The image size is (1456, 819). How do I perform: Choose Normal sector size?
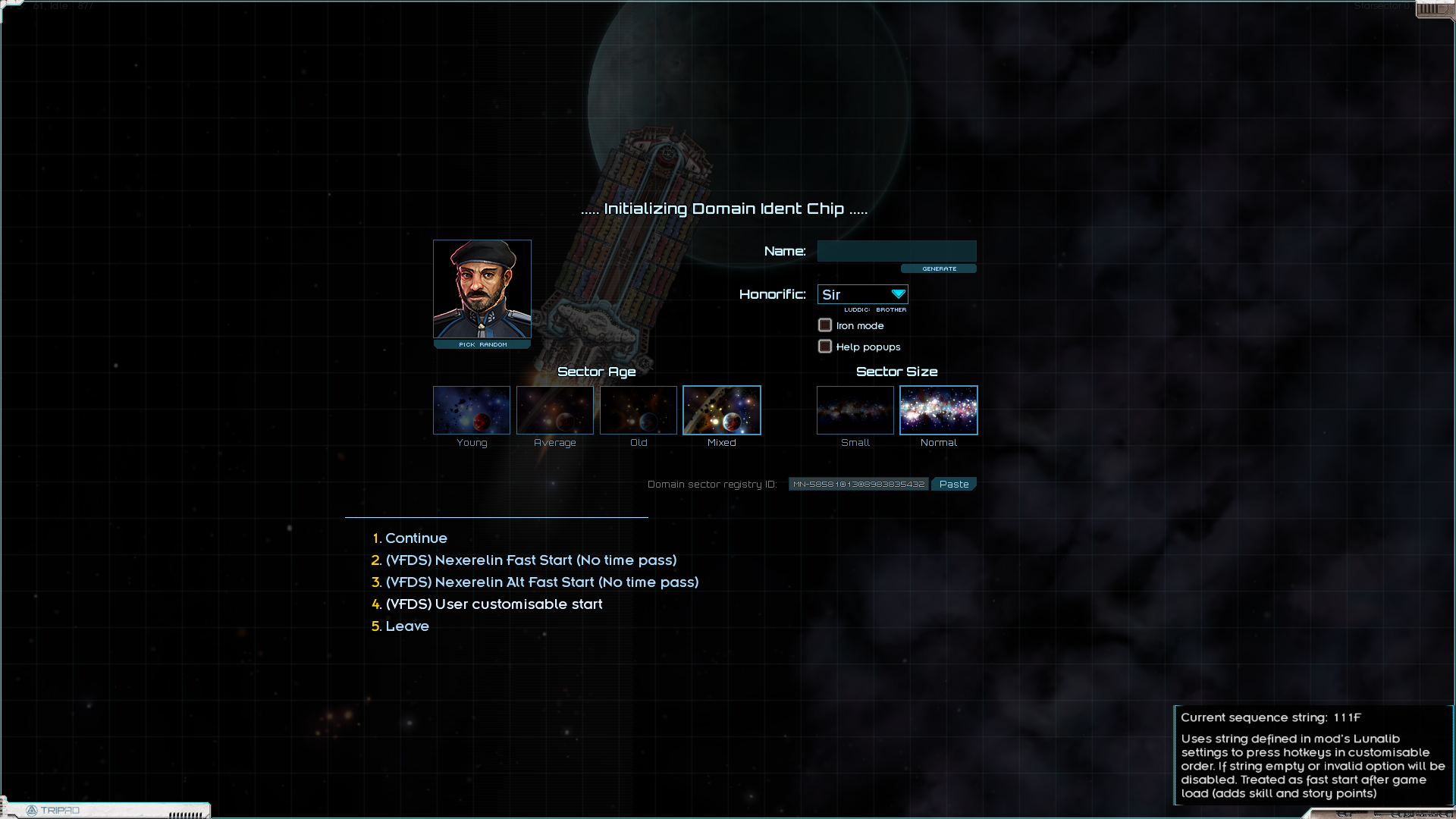click(939, 410)
